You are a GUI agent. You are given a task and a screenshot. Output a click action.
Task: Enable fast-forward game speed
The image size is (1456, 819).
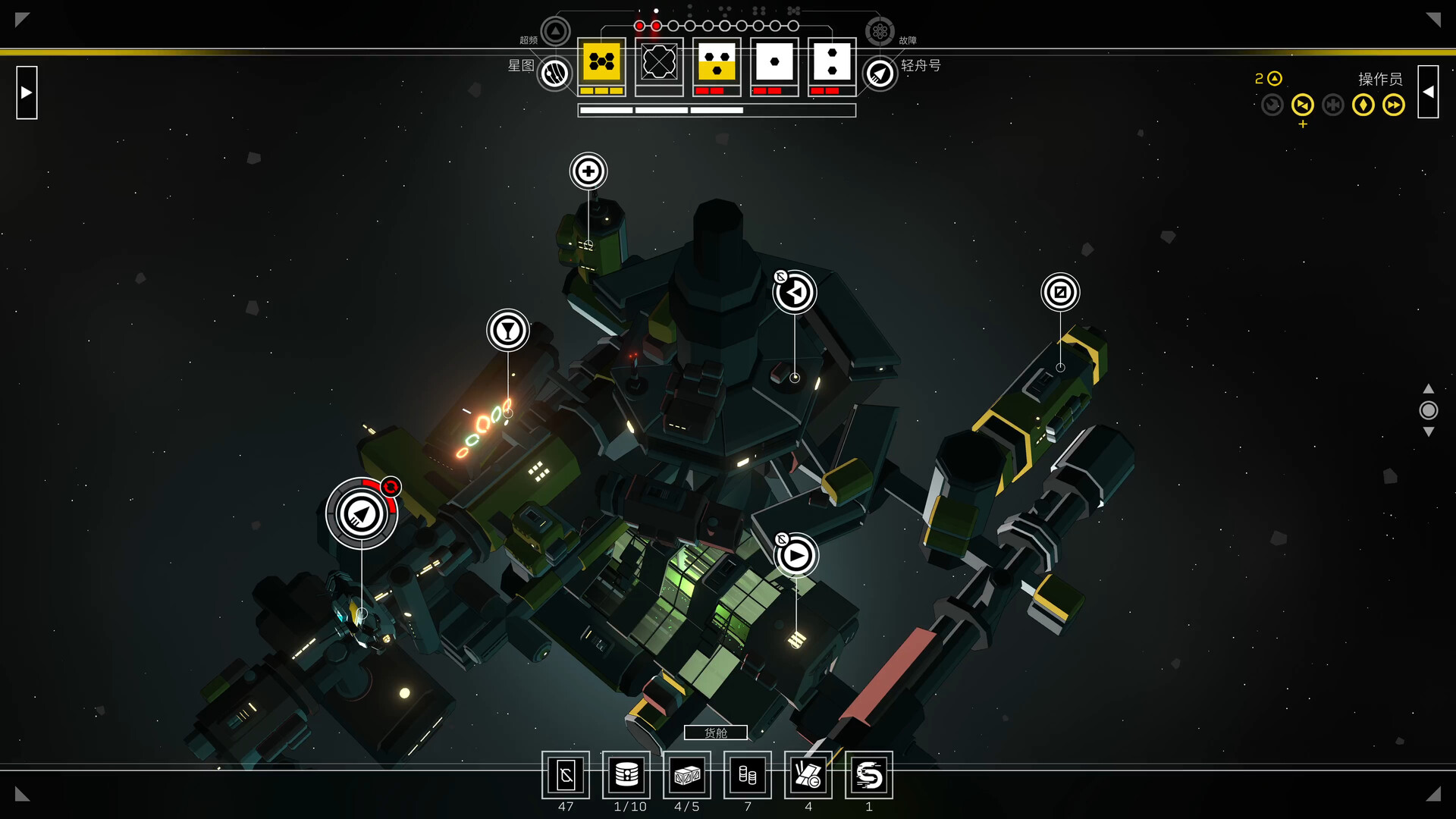click(x=1394, y=105)
